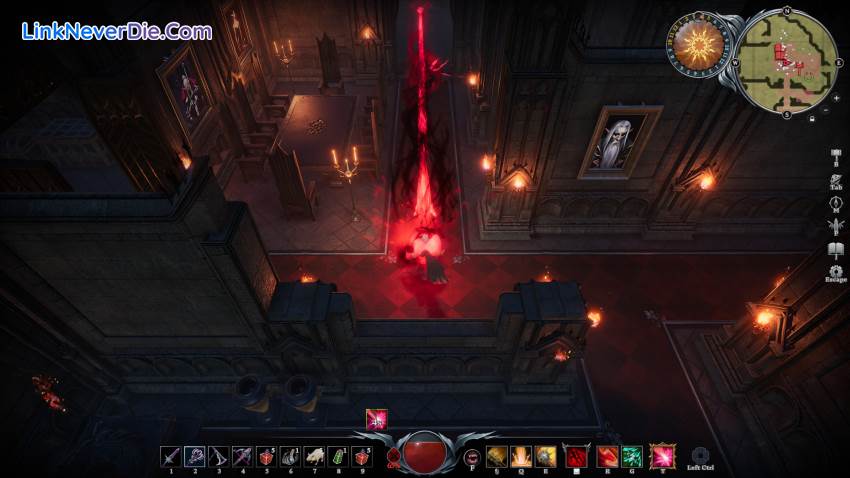Image resolution: width=850 pixels, height=478 pixels.
Task: Trigger the pink ultimate T ability
Action: [662, 457]
